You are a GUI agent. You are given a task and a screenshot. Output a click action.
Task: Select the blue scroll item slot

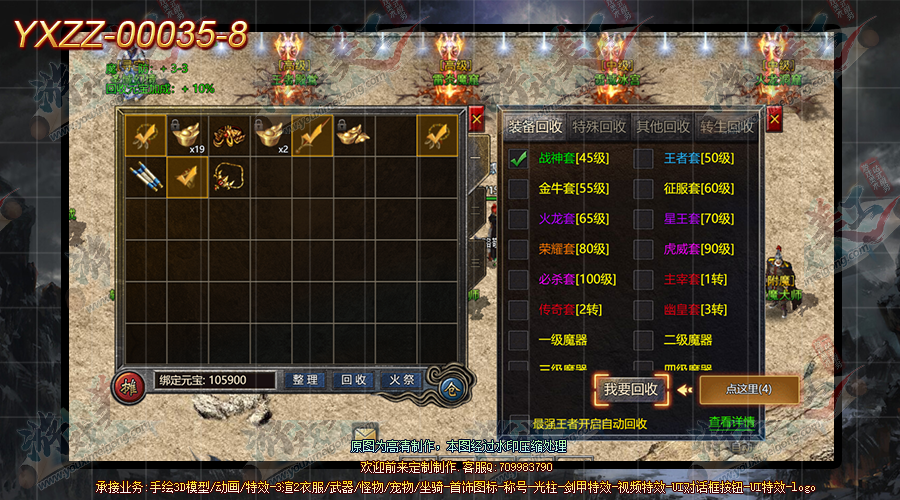(x=145, y=177)
